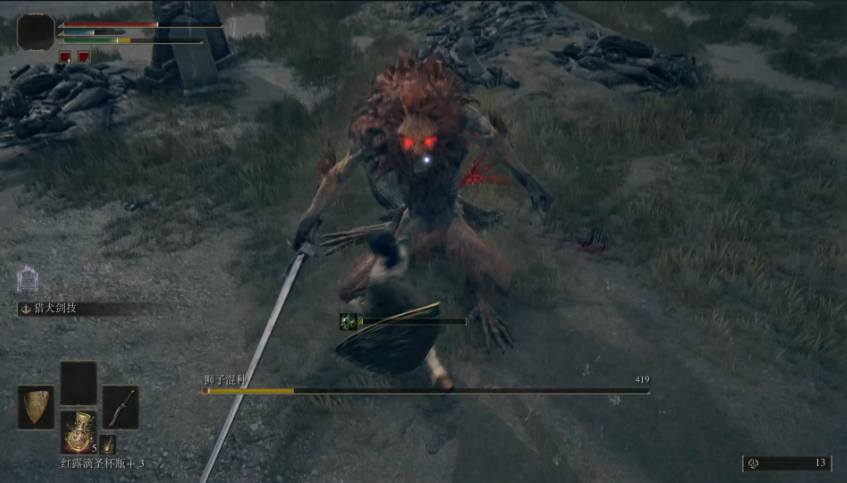Use the Flask of Crimson Tears +3
The width and height of the screenshot is (847, 483).
pos(78,431)
